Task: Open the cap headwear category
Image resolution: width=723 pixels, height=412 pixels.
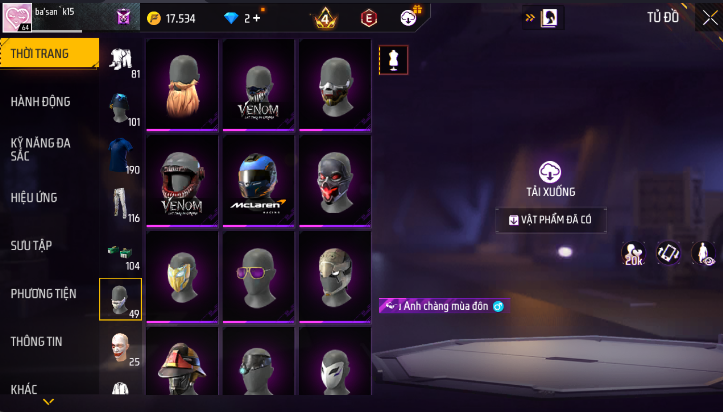Action: pyautogui.click(x=120, y=105)
